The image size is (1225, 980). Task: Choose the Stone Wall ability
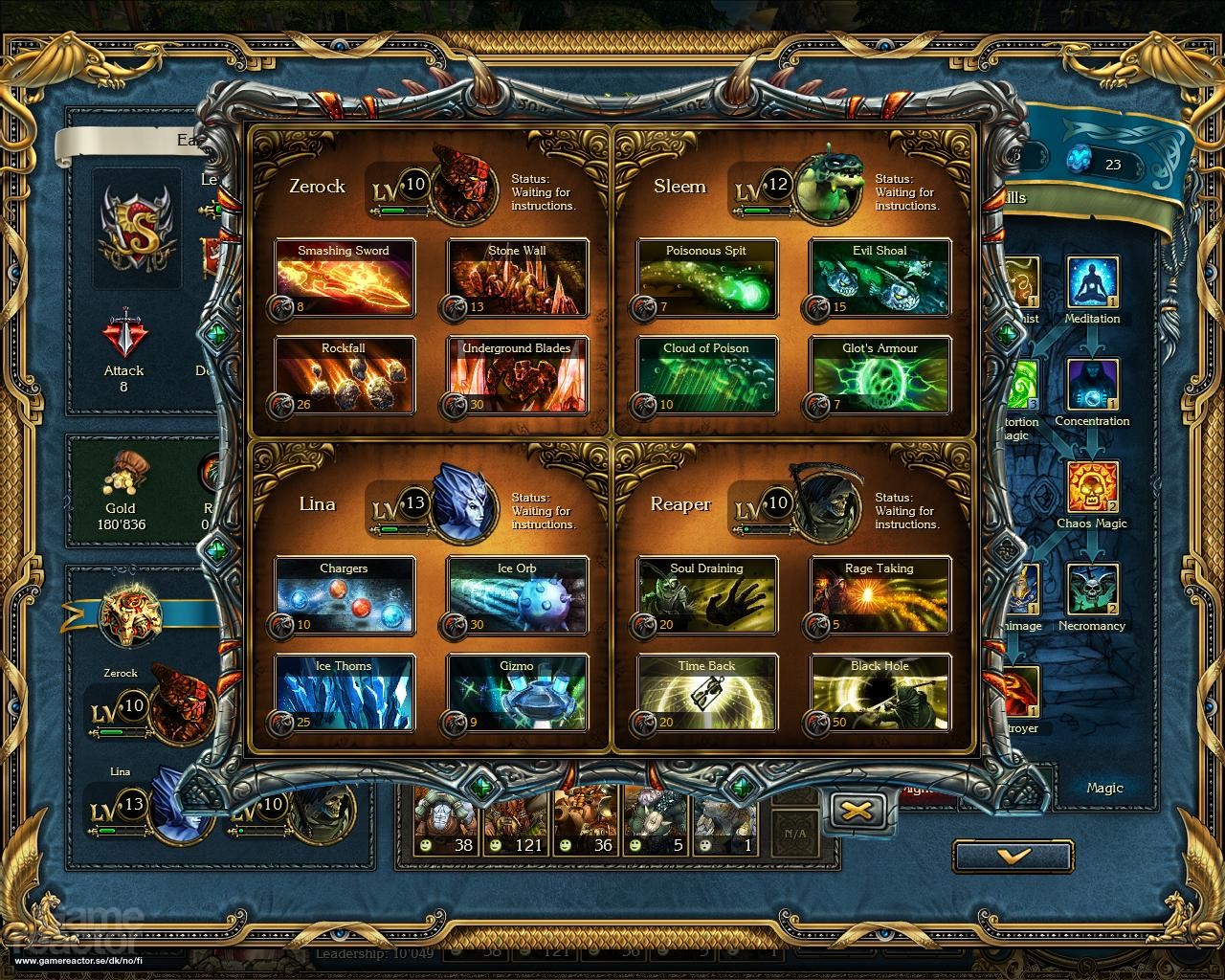click(517, 278)
